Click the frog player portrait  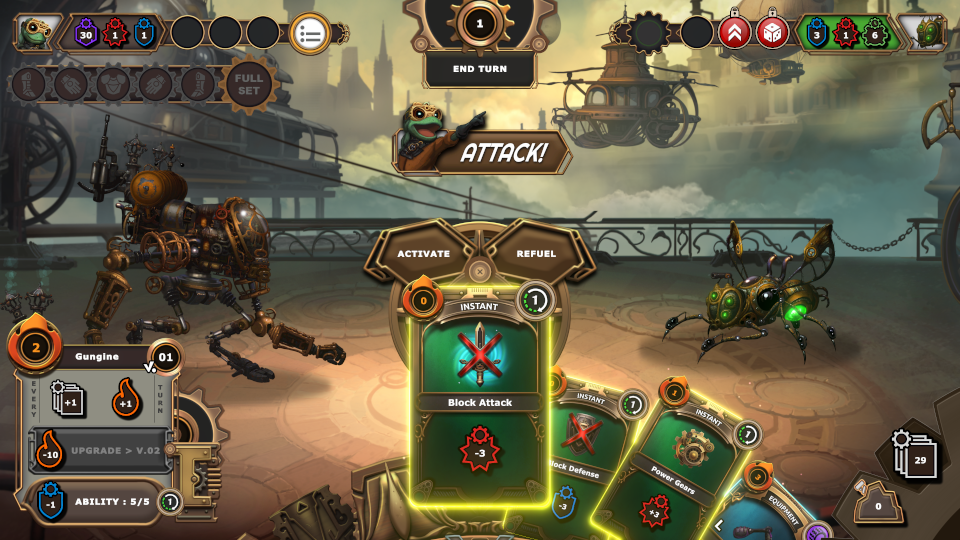pos(36,32)
